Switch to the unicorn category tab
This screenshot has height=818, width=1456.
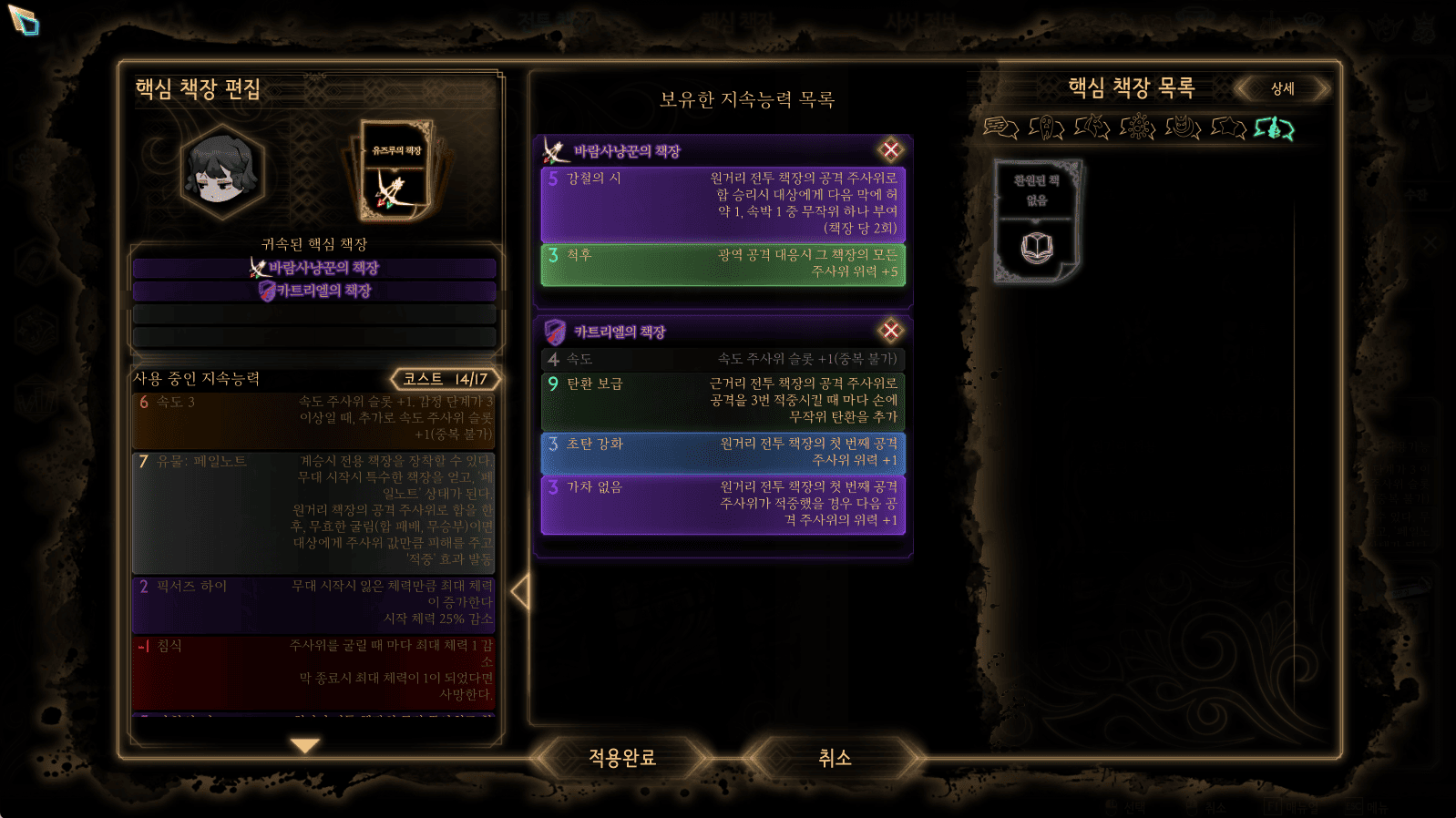(1092, 128)
